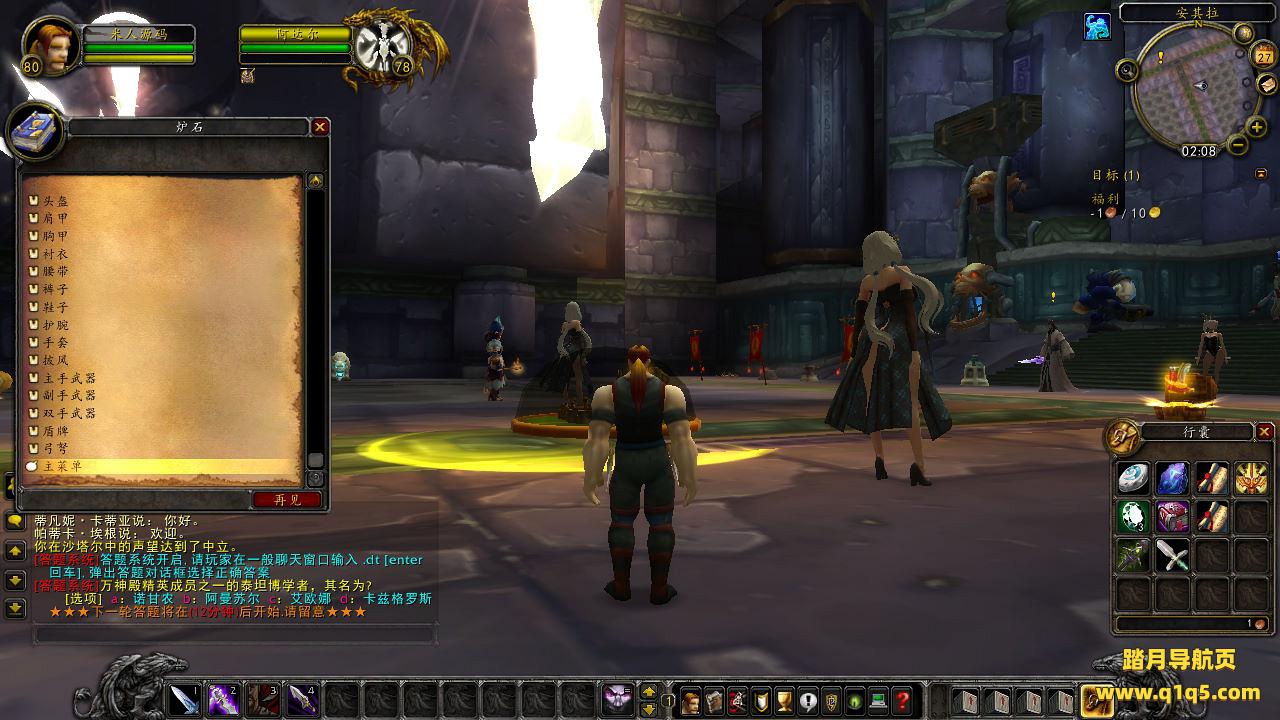Select the white hearthstone item in bag

click(1133, 478)
